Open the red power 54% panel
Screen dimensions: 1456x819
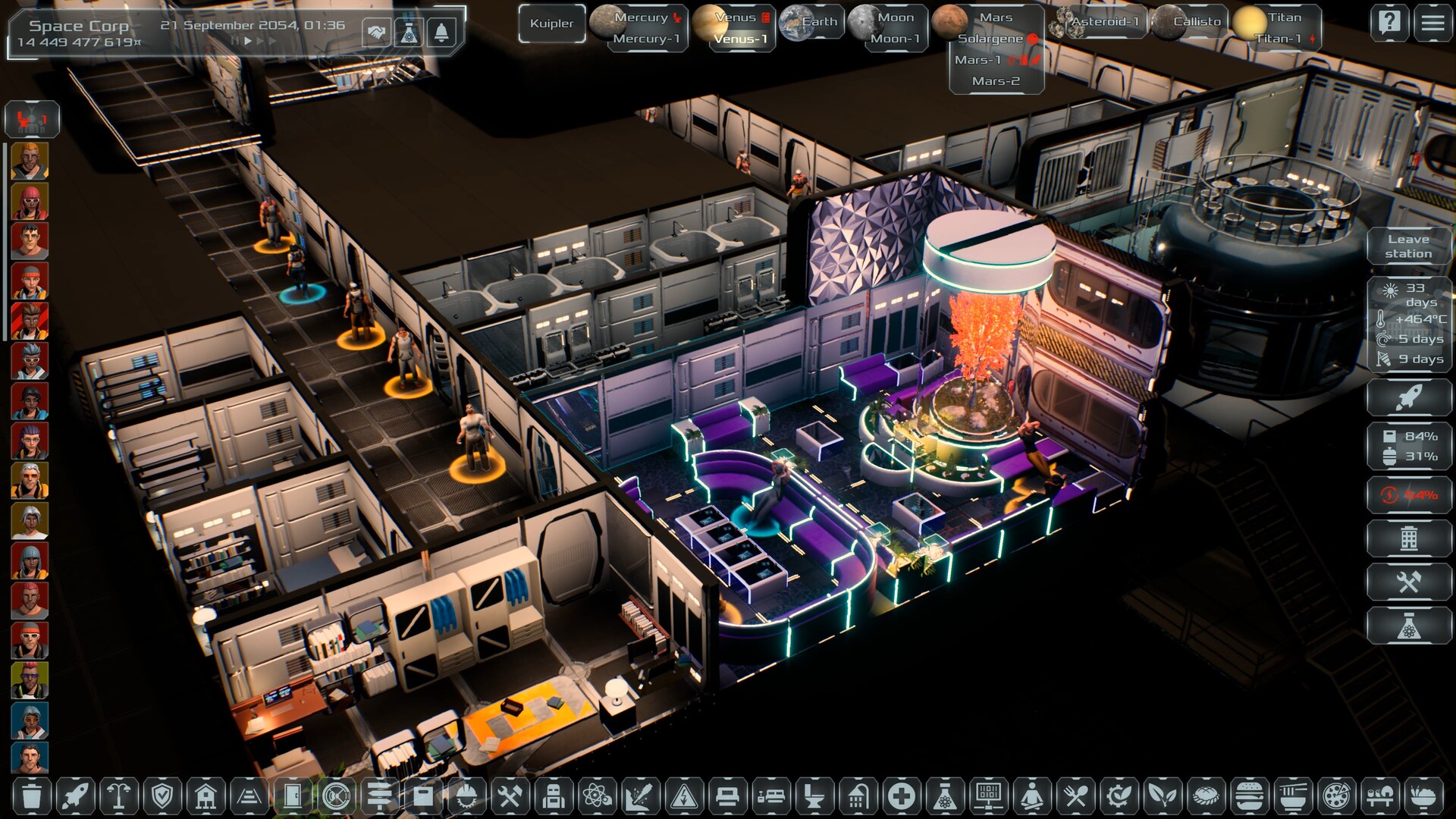(1408, 495)
